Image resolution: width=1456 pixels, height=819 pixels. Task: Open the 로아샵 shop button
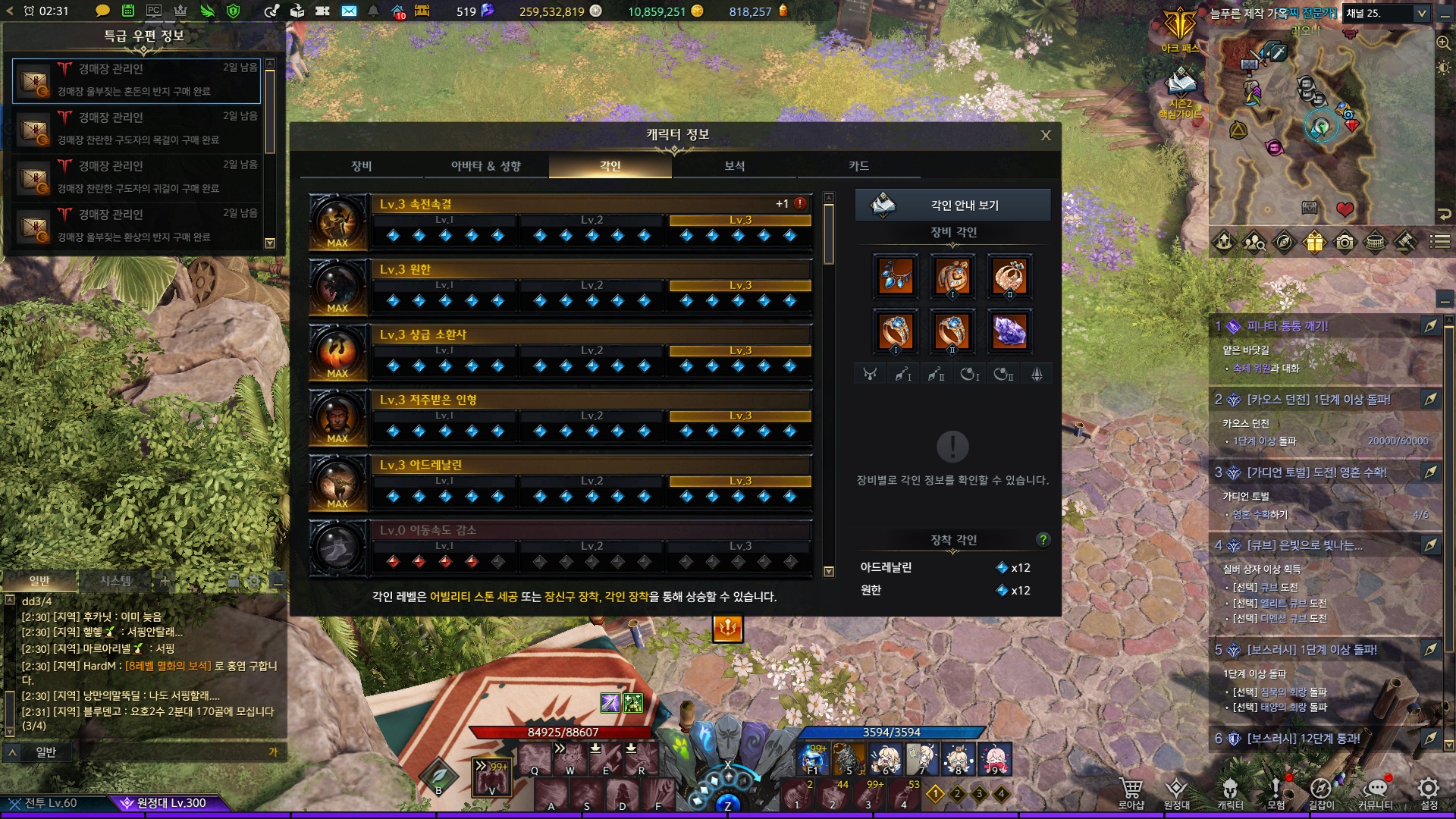pos(1131,792)
